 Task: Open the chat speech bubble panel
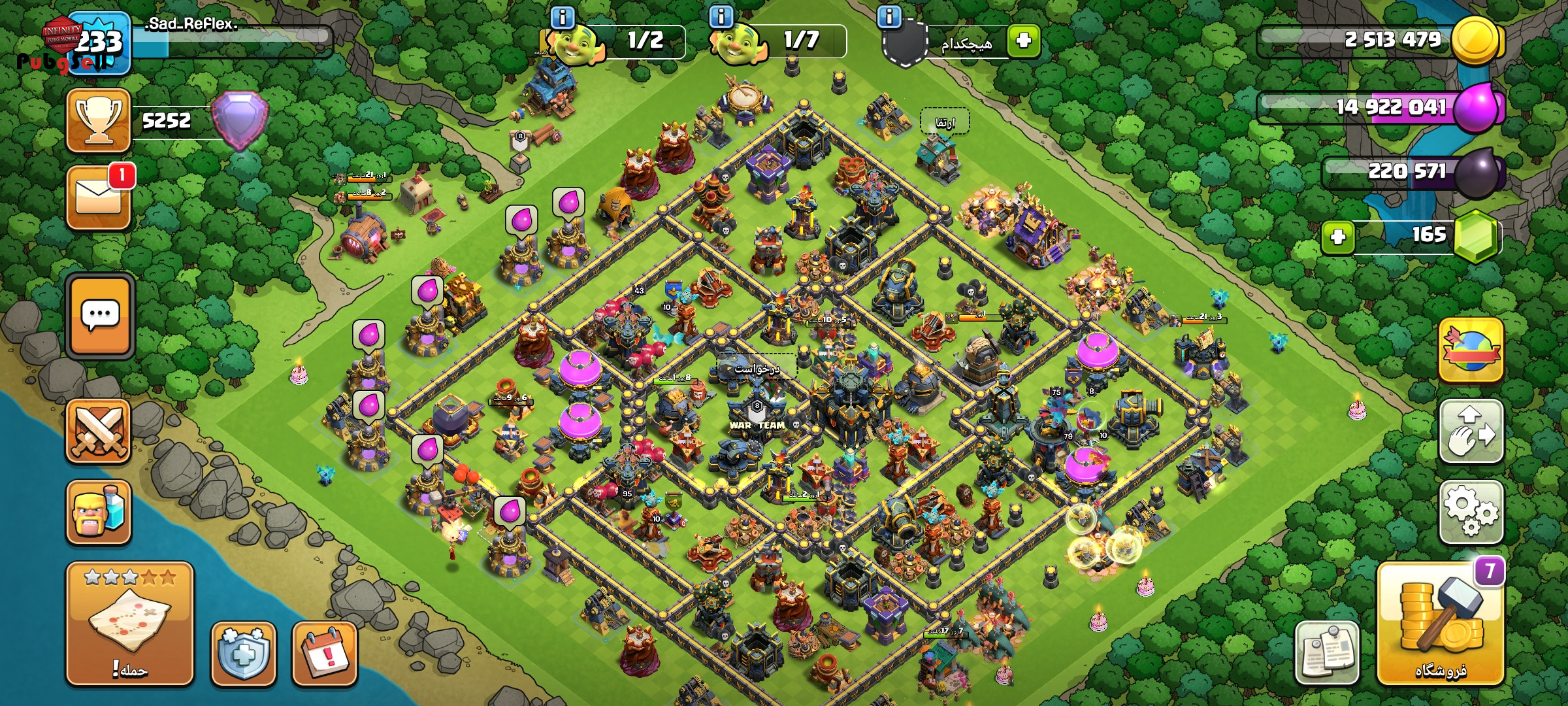[x=100, y=316]
